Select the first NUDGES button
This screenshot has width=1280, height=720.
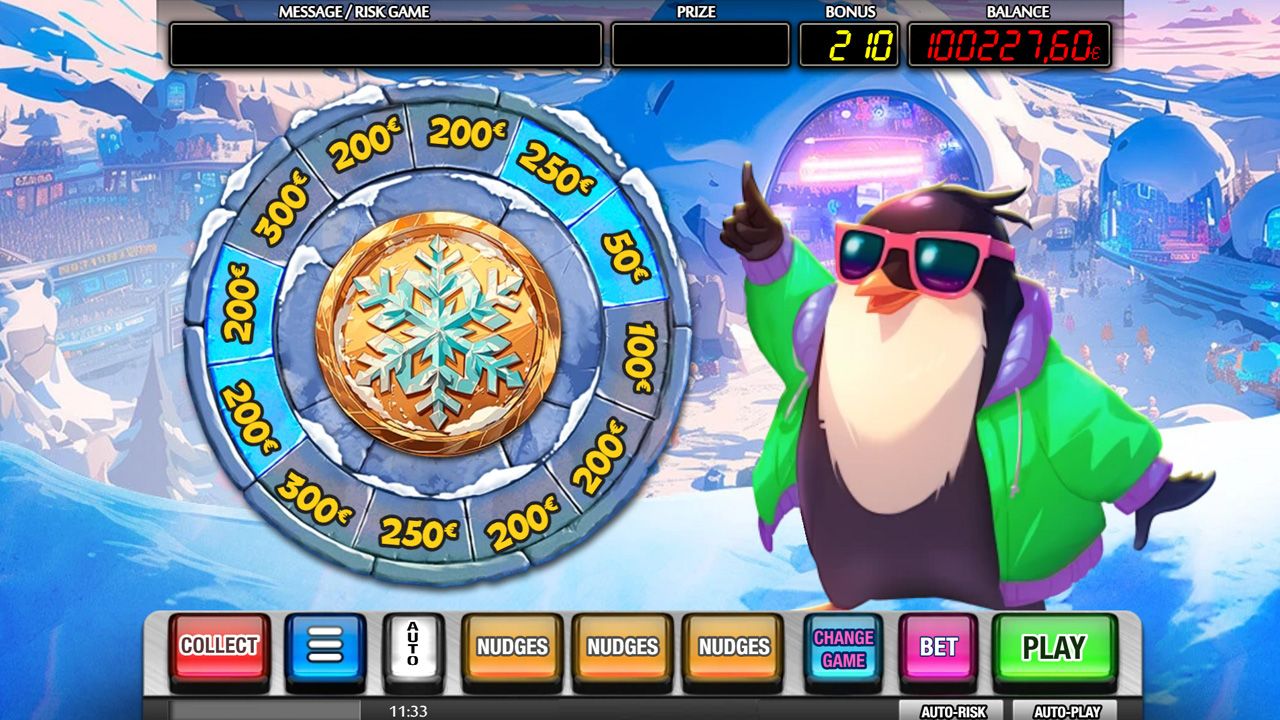click(513, 648)
